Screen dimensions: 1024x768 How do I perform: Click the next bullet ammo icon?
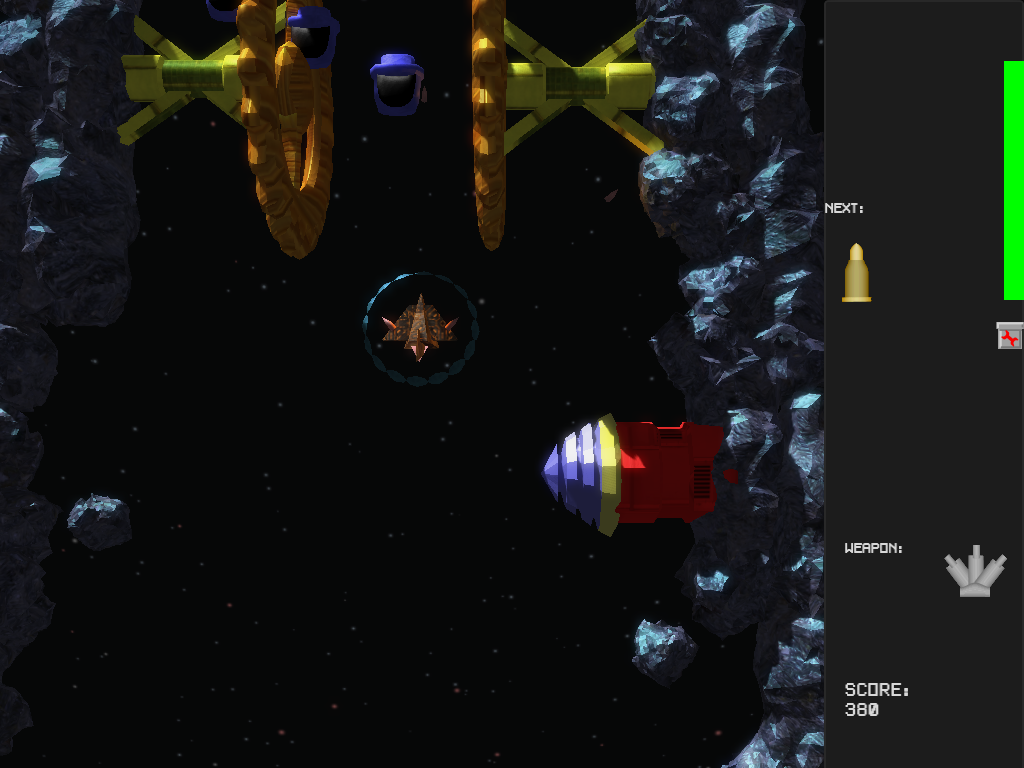pos(856,272)
